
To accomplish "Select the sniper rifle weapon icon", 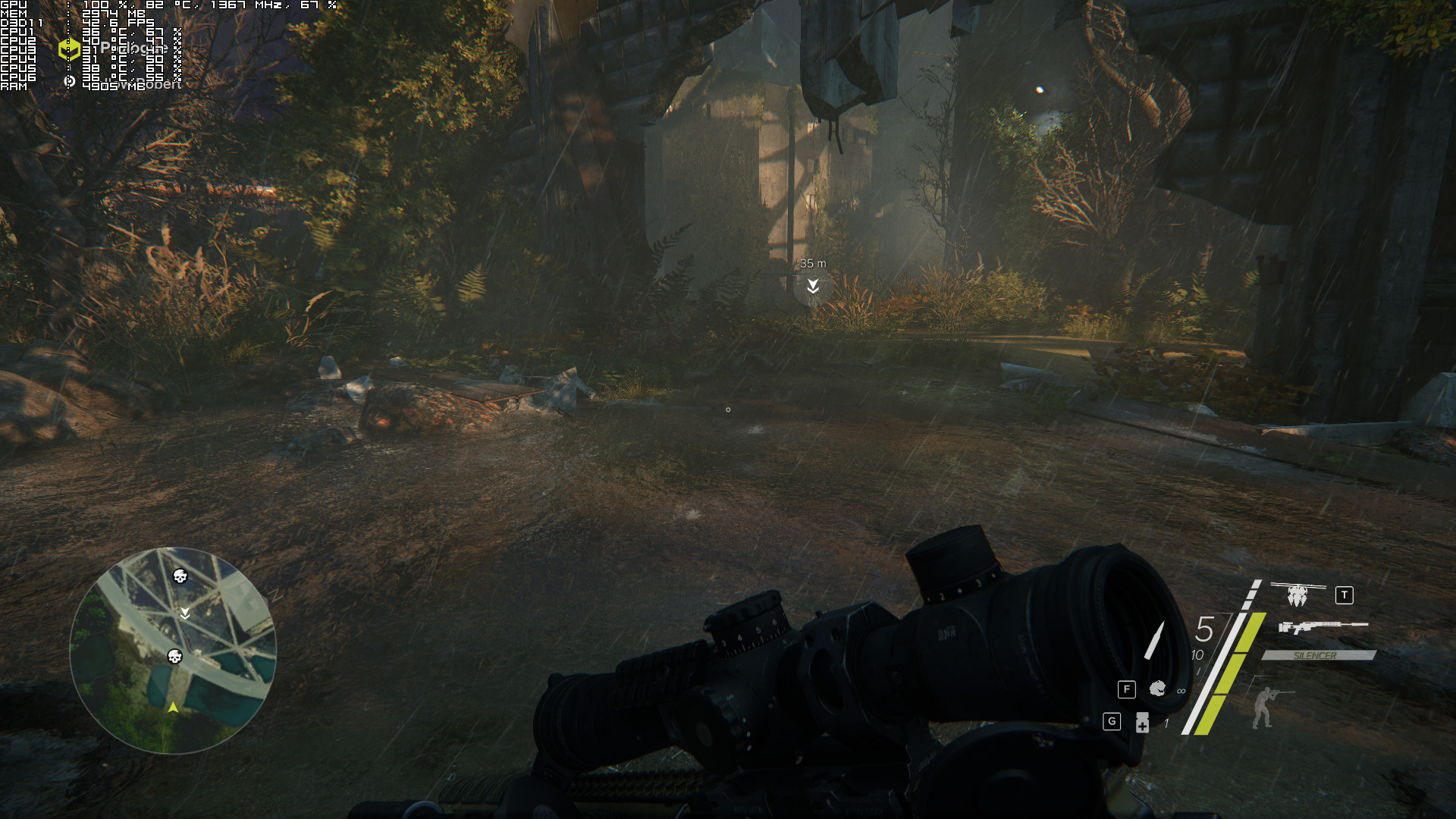I will [1323, 626].
